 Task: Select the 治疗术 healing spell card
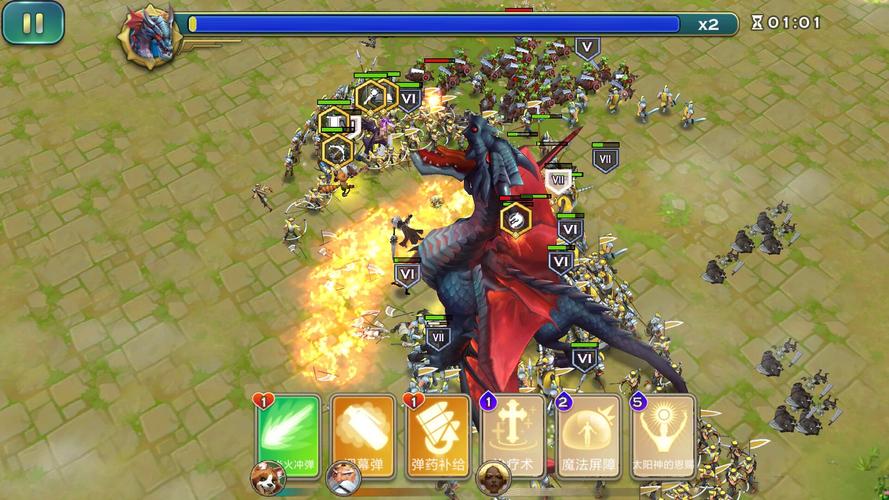(514, 434)
